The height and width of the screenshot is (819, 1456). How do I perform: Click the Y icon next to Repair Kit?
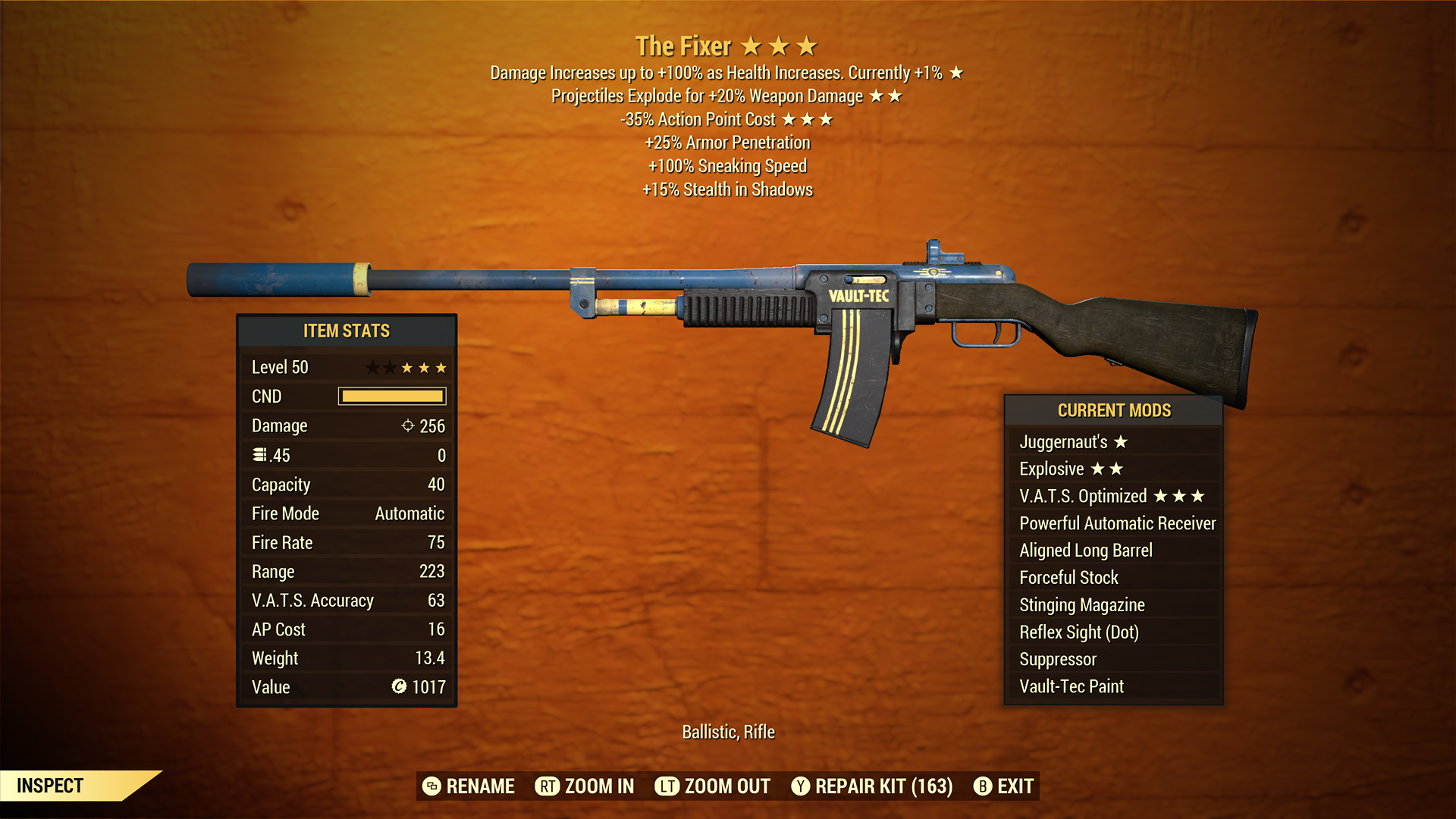(x=800, y=786)
